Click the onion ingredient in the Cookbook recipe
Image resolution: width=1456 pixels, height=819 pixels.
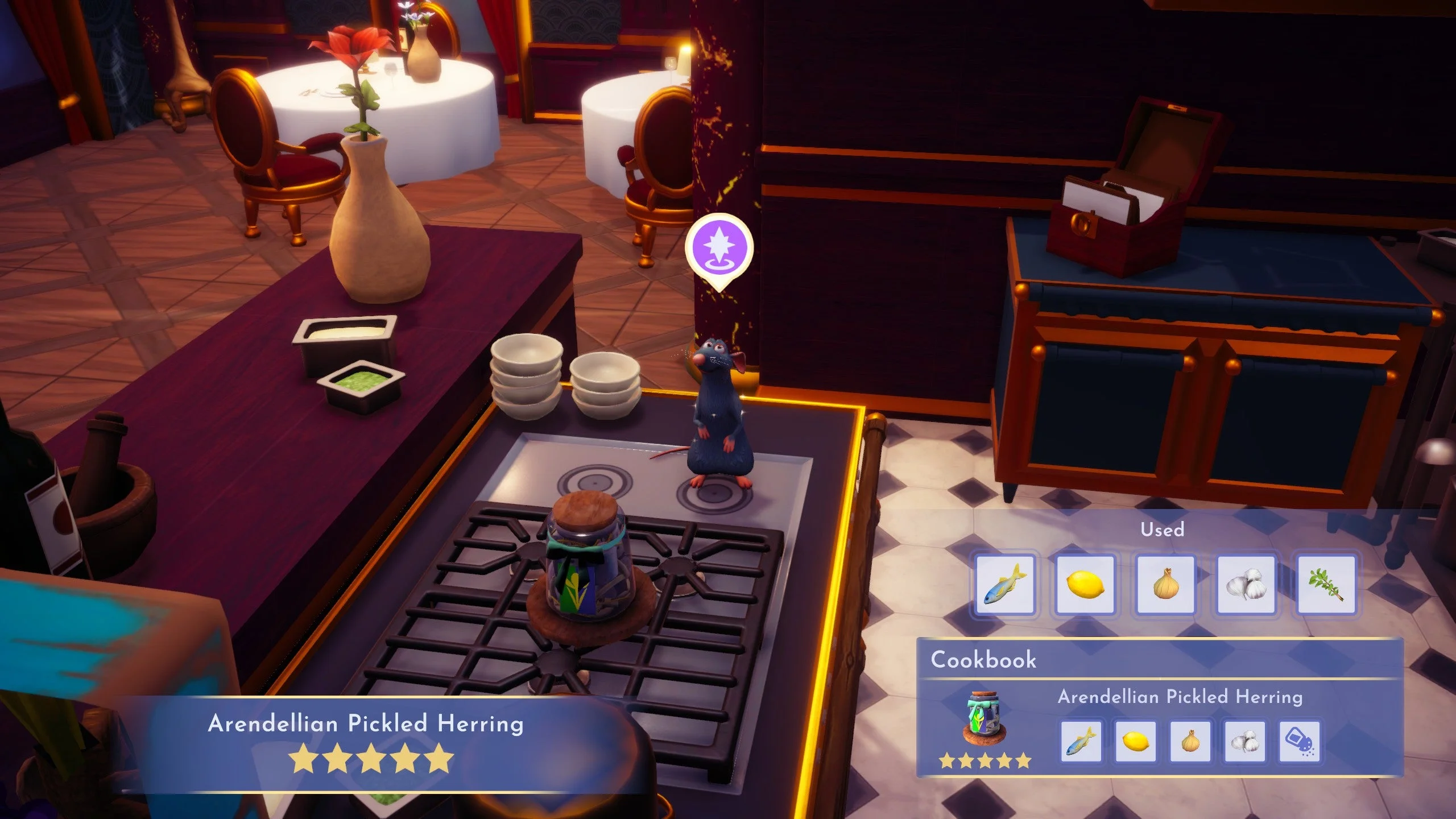pyautogui.click(x=1190, y=741)
